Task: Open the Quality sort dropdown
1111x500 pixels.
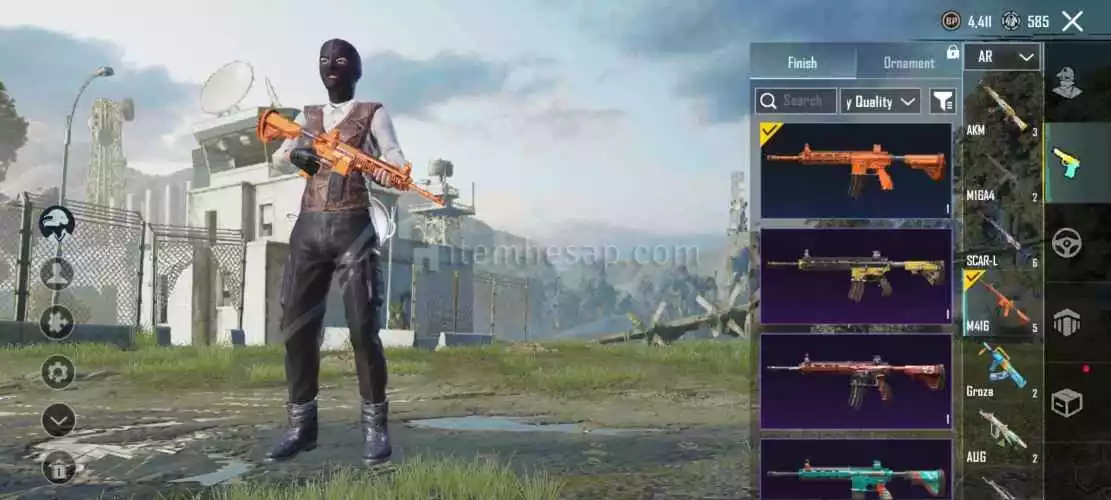Action: click(880, 101)
